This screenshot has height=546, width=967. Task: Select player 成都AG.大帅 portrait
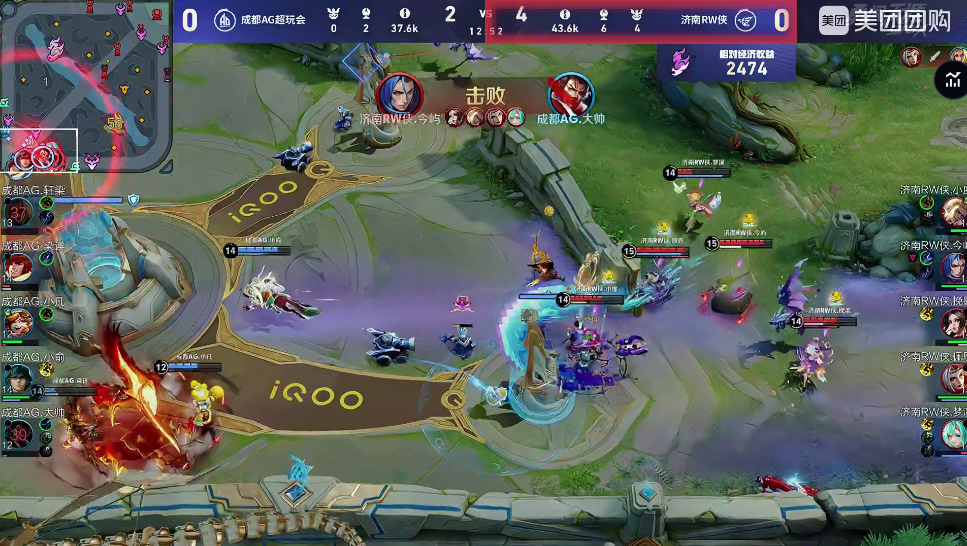[x=20, y=433]
